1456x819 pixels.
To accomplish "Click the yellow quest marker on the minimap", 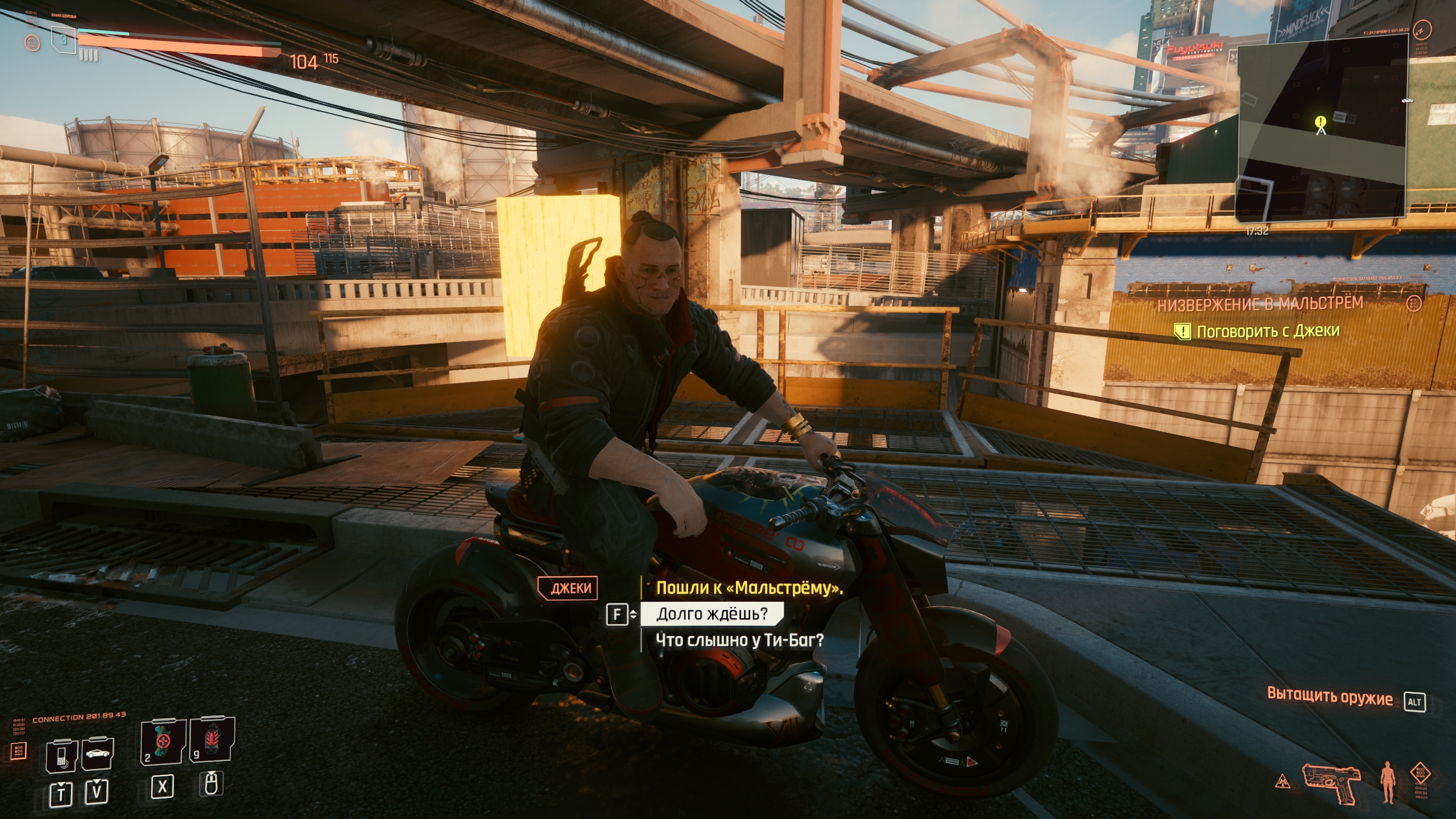I will (x=1321, y=121).
